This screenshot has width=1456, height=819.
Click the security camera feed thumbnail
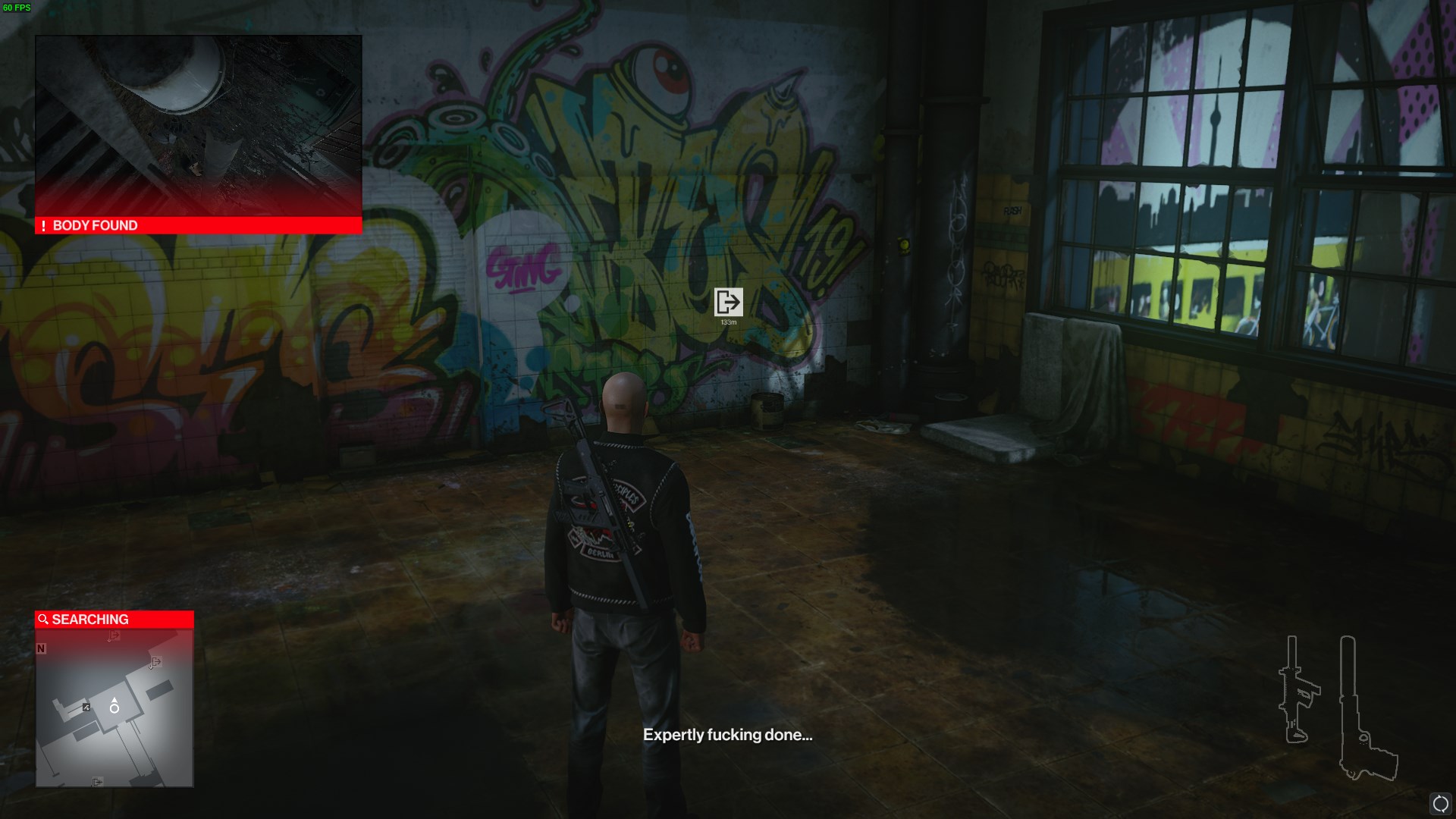[197, 125]
